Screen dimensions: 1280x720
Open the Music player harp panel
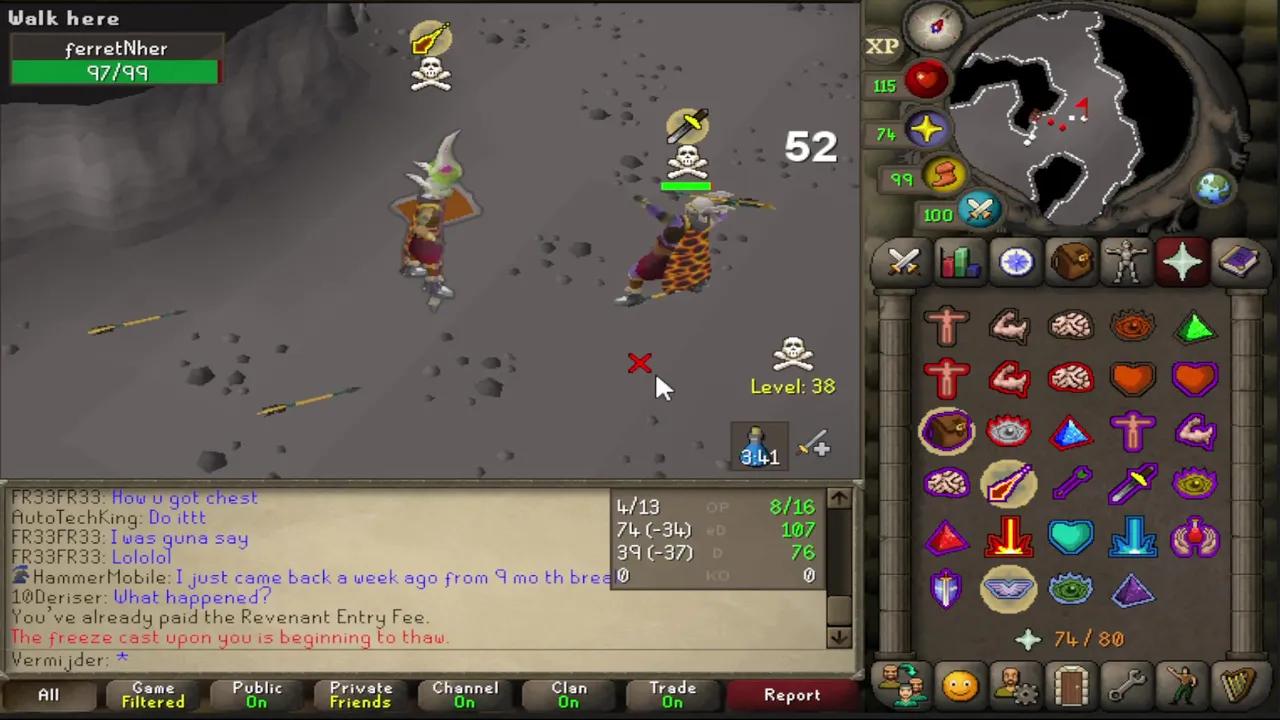1240,686
